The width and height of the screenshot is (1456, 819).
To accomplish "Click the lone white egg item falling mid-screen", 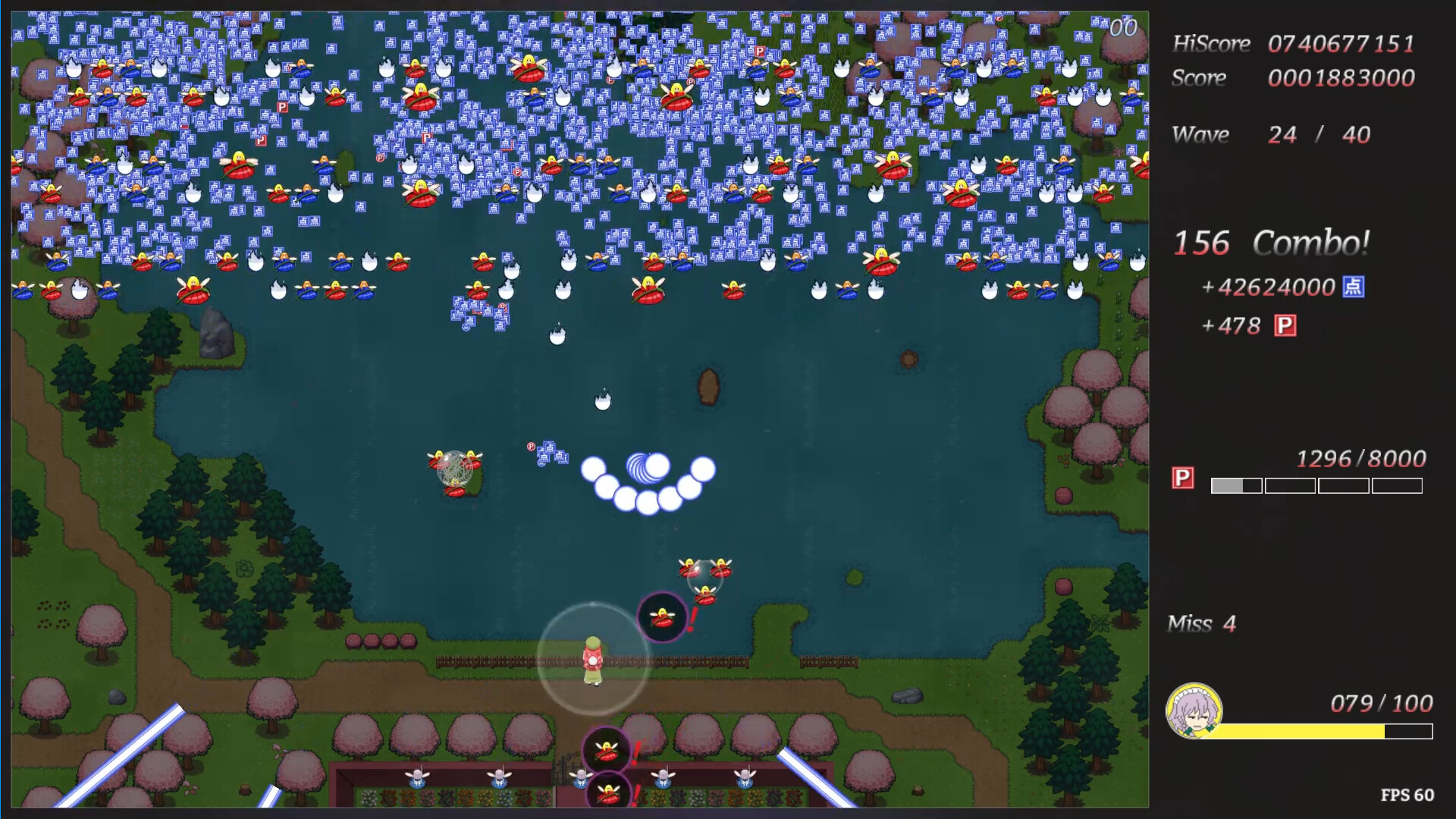I will [601, 400].
